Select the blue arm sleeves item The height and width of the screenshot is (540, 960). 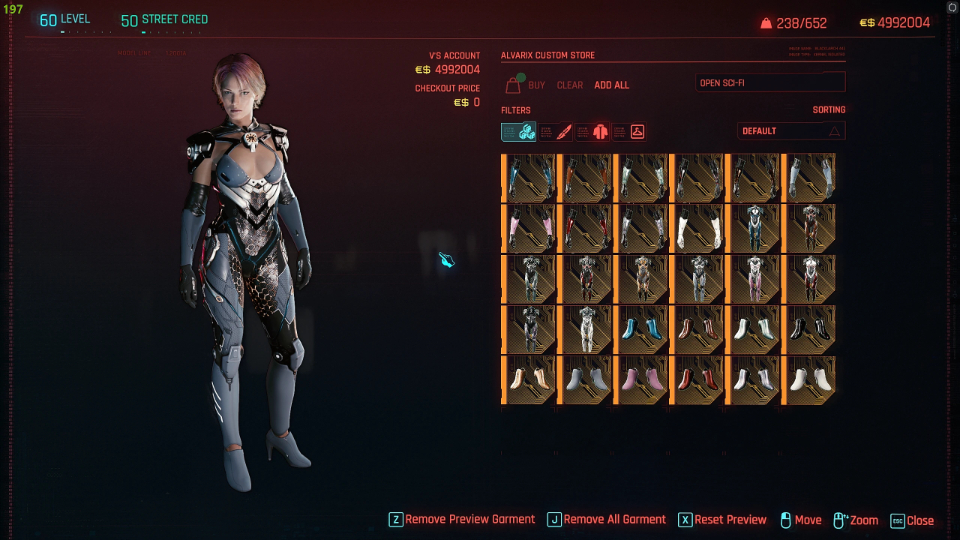click(x=529, y=177)
